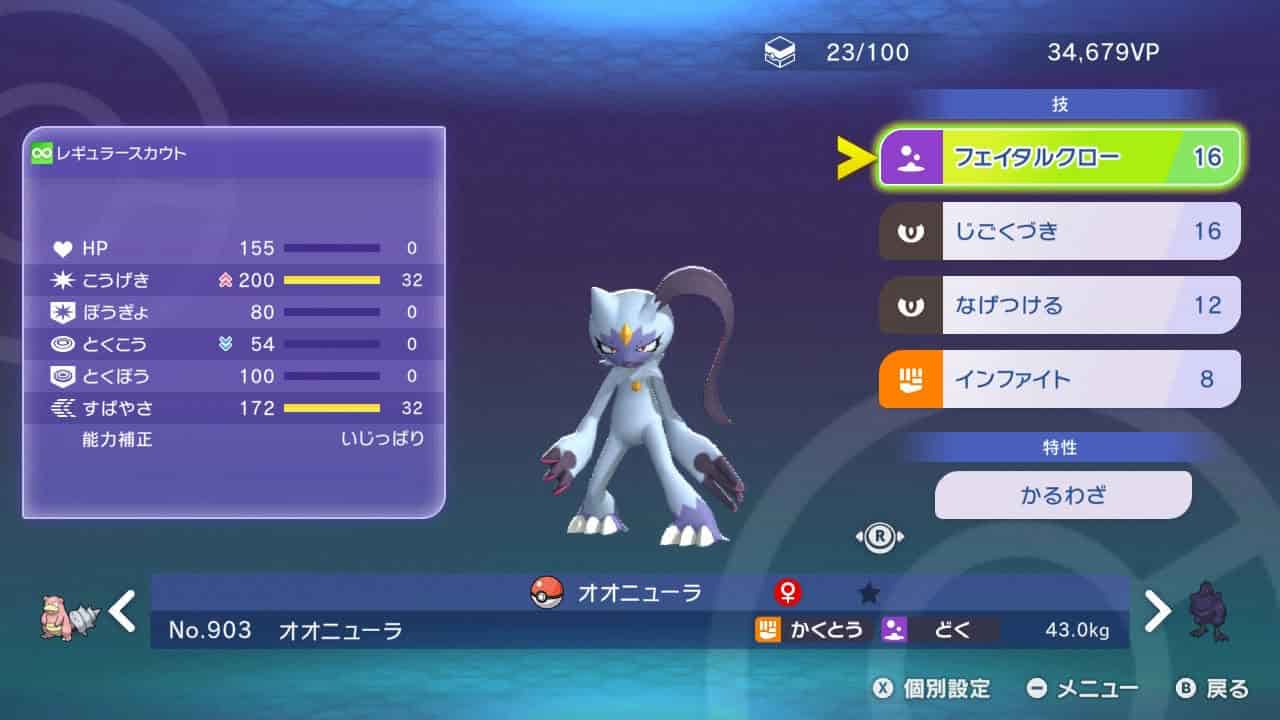Select the フェイタルクロー move
Screen dimensions: 1280x720
[1060, 157]
